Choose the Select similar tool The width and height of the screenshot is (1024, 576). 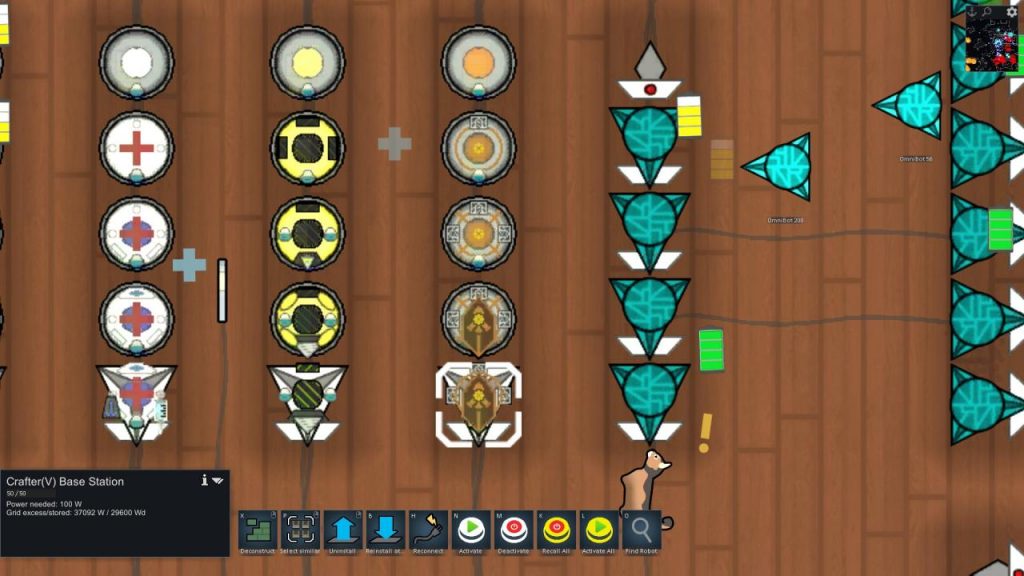click(x=301, y=531)
